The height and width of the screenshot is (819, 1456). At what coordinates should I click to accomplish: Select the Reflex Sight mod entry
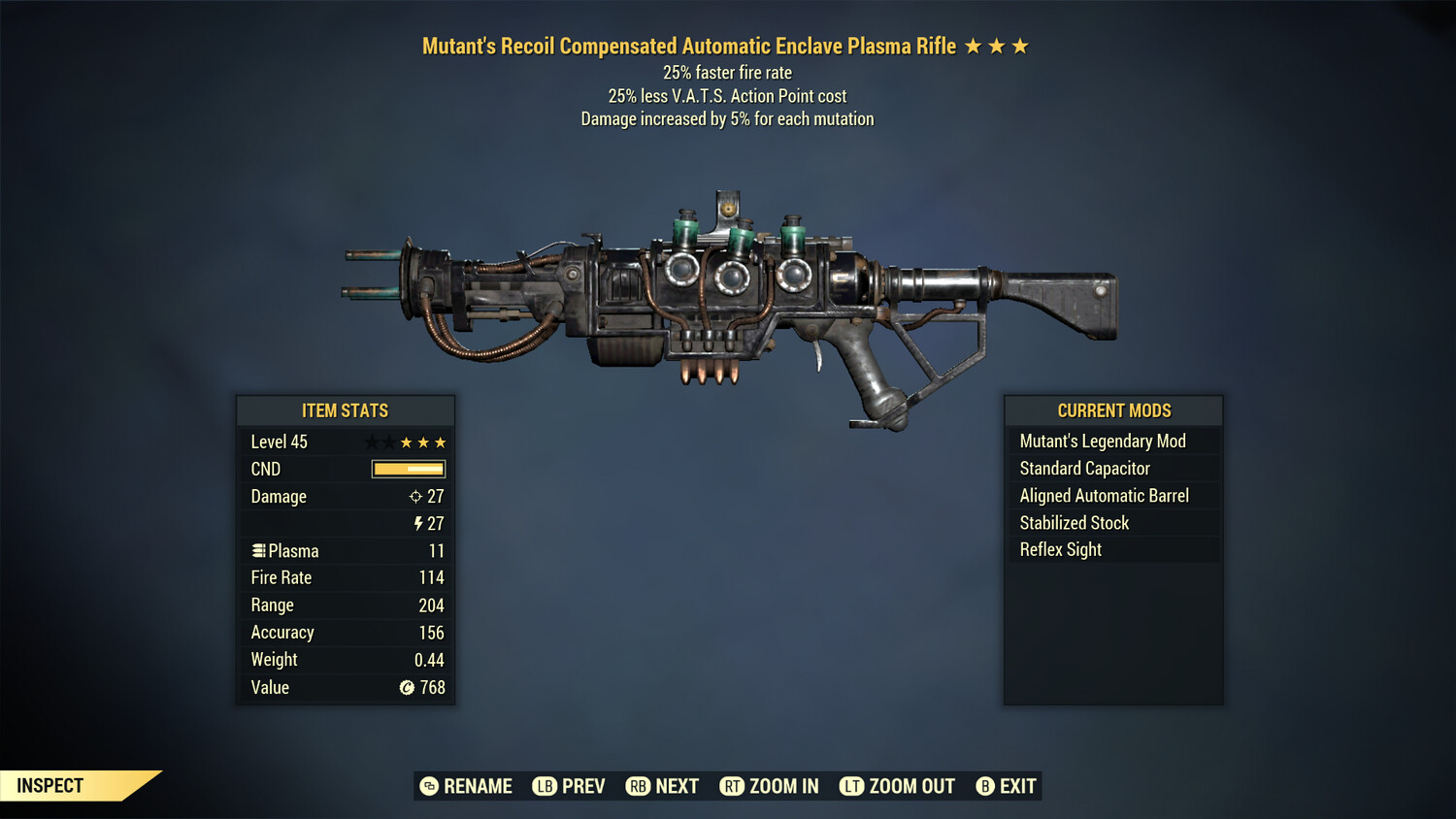click(1060, 549)
